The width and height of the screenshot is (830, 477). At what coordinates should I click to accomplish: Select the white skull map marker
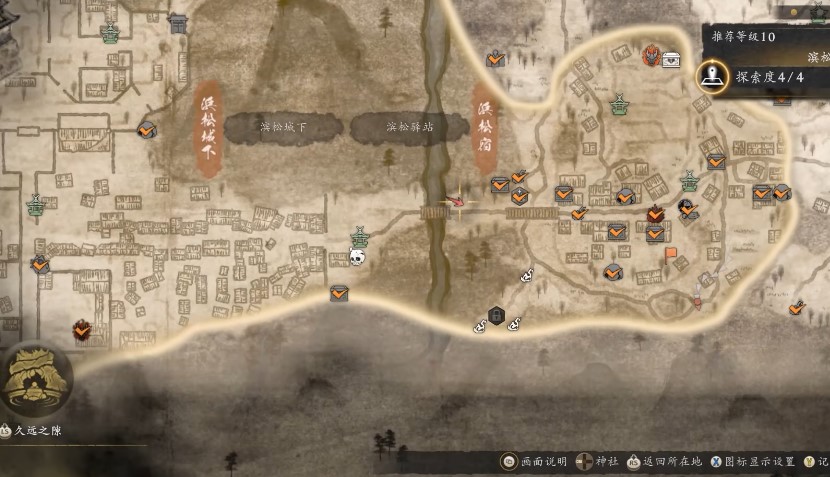(x=357, y=258)
